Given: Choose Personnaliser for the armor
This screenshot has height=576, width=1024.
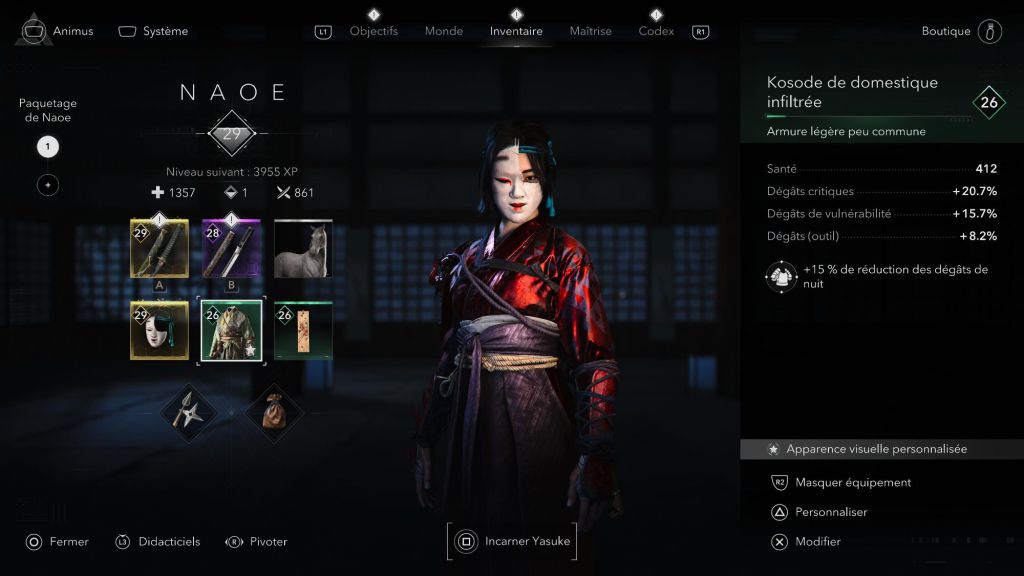Looking at the screenshot, I should click(x=830, y=512).
